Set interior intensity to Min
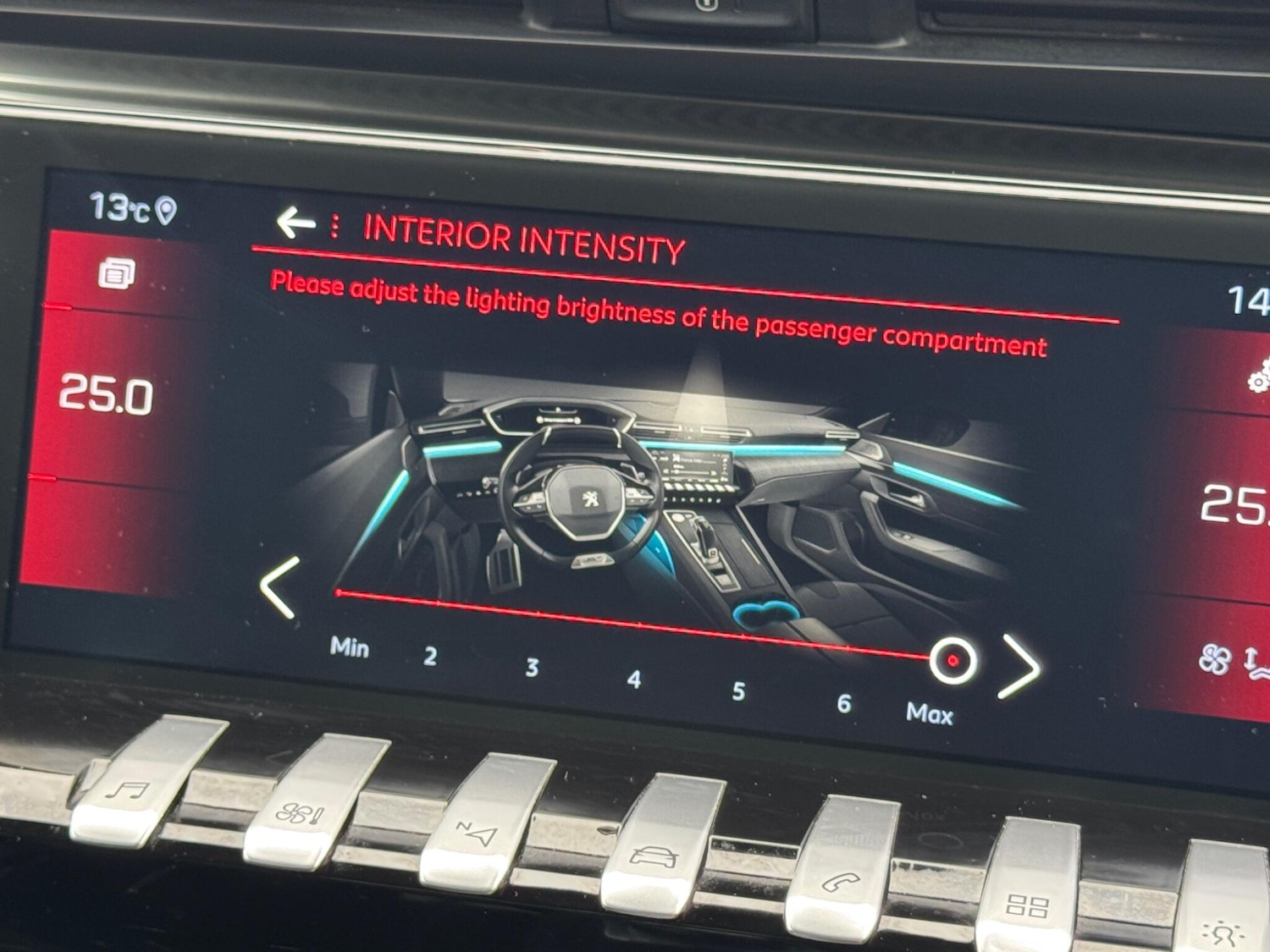The height and width of the screenshot is (952, 1270). tap(349, 647)
